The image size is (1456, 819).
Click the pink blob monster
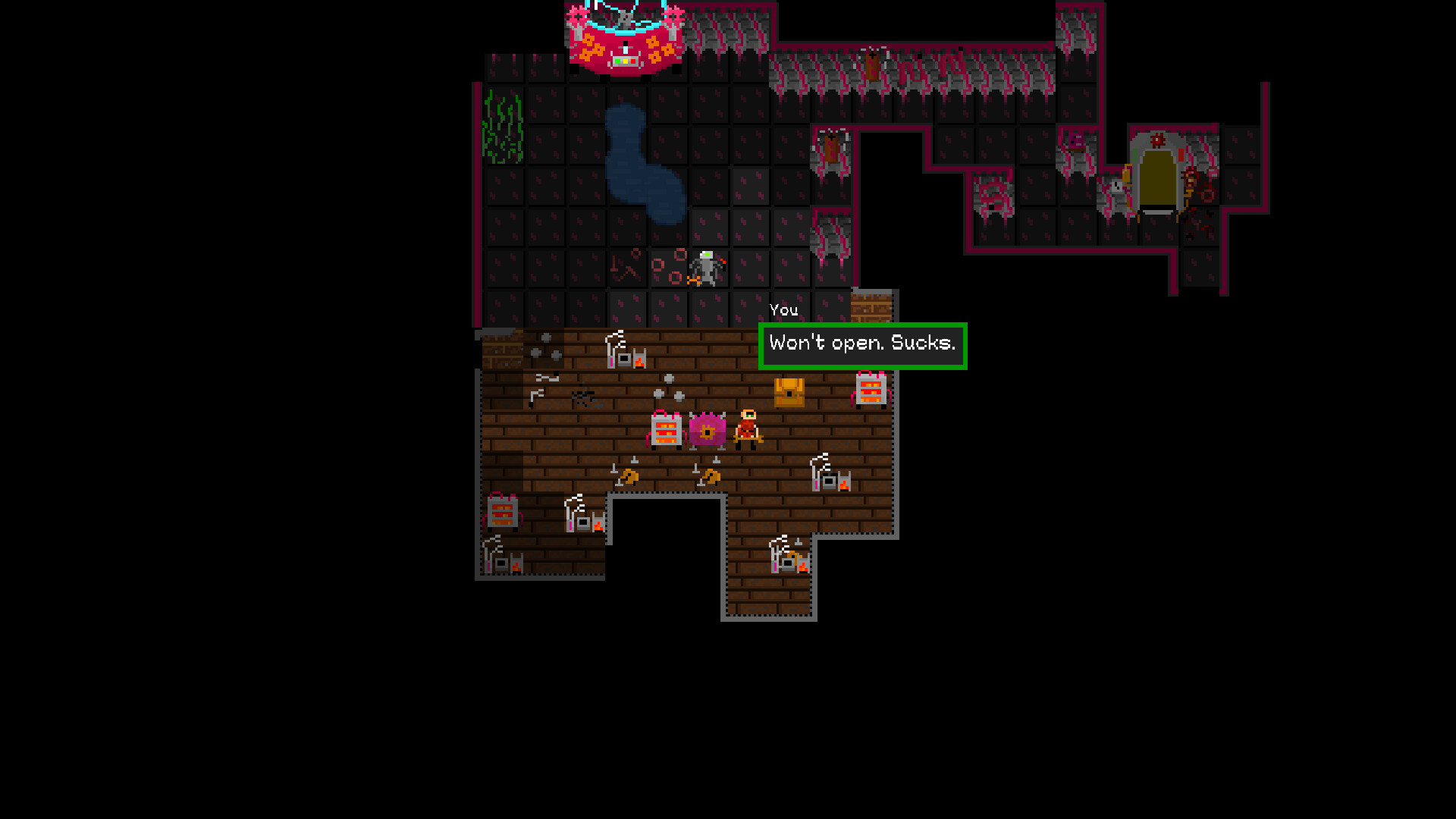[x=706, y=429]
